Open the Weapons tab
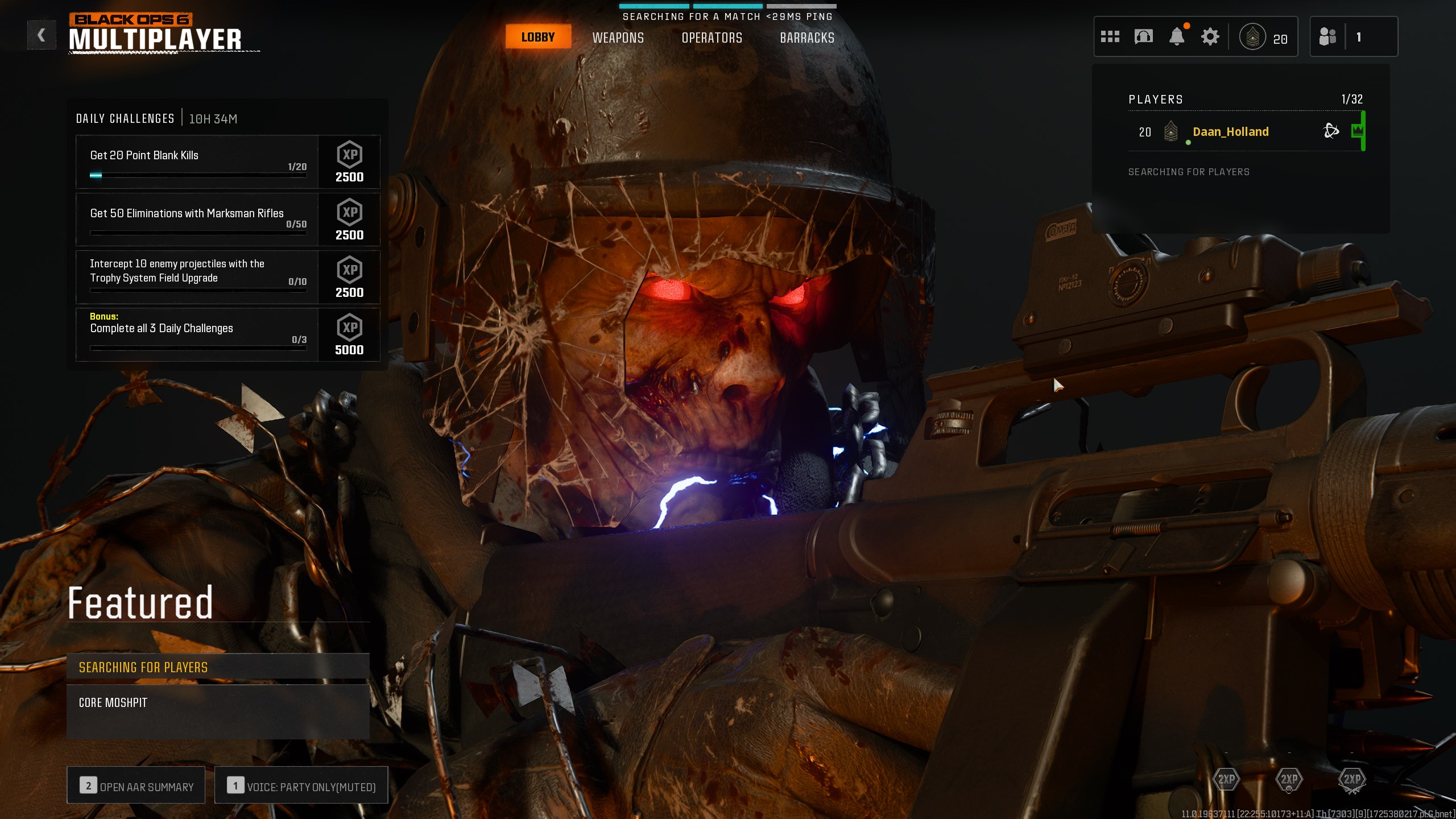This screenshot has width=1456, height=819. (x=618, y=38)
